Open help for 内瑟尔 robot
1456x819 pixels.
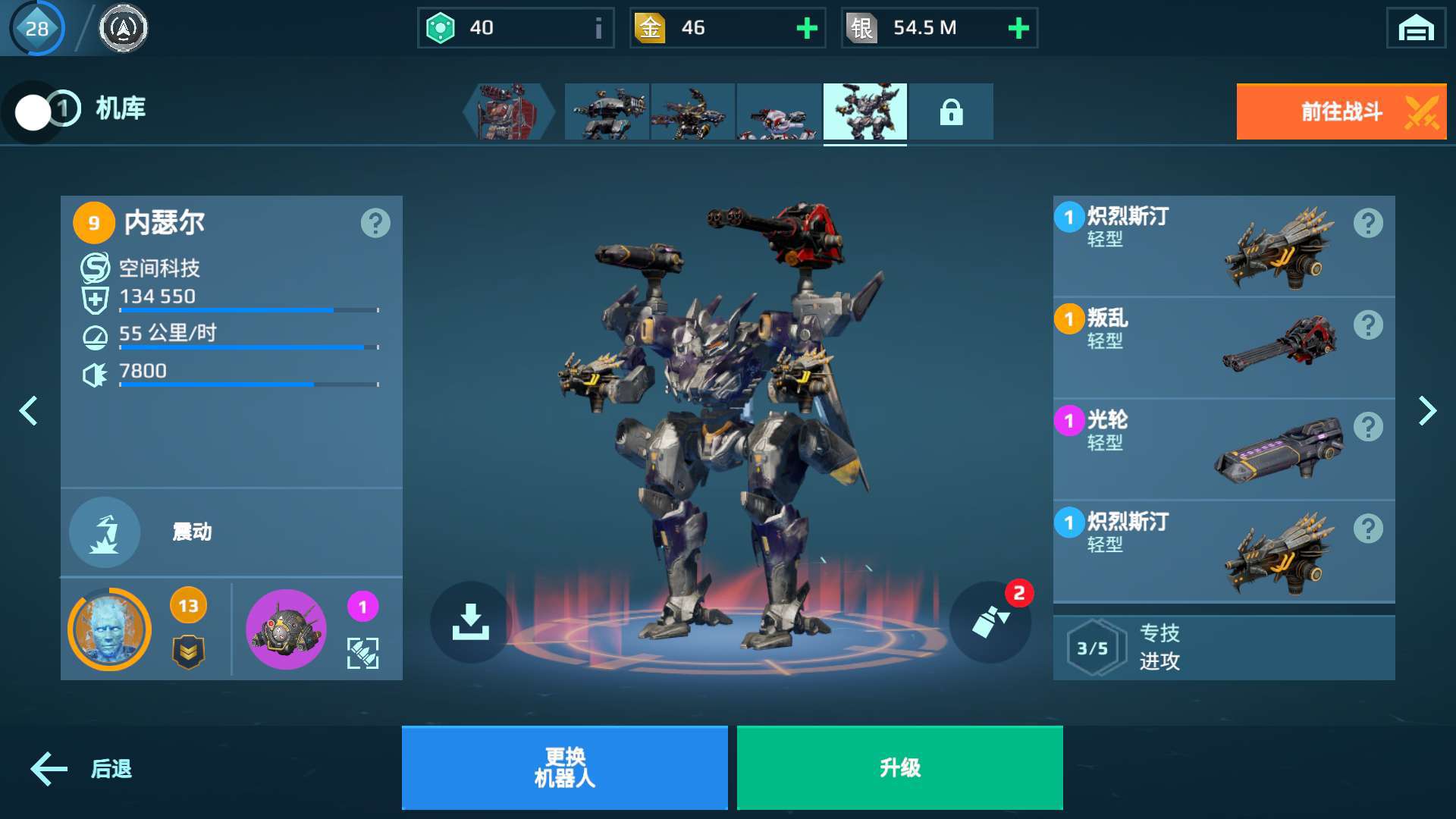(375, 223)
